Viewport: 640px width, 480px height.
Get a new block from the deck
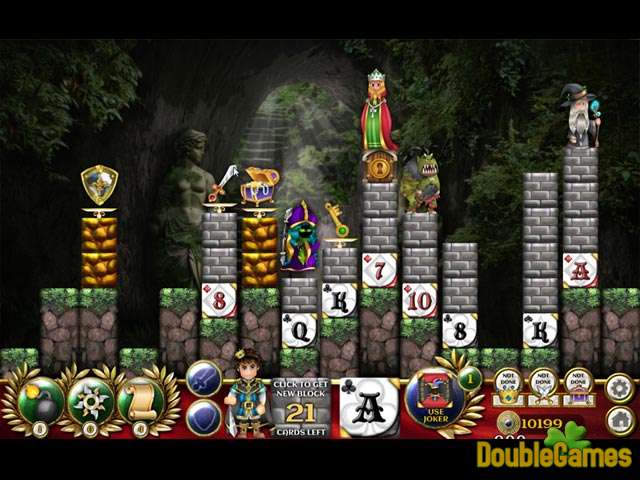[300, 407]
